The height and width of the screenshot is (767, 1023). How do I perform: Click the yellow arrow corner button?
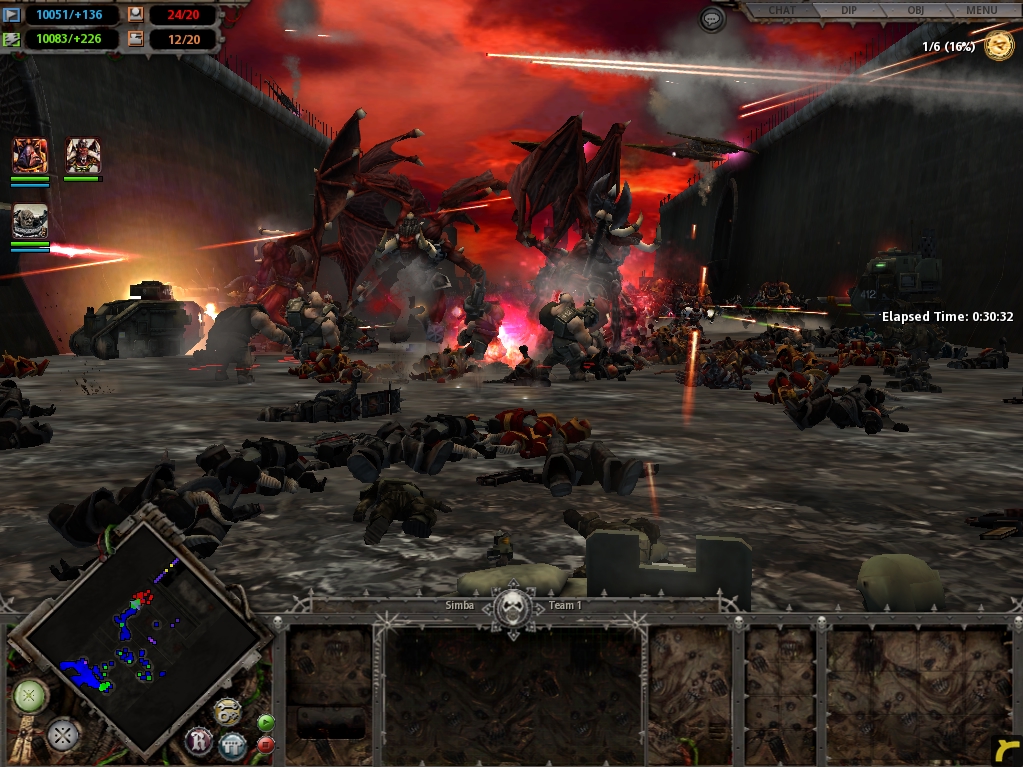(x=1005, y=749)
